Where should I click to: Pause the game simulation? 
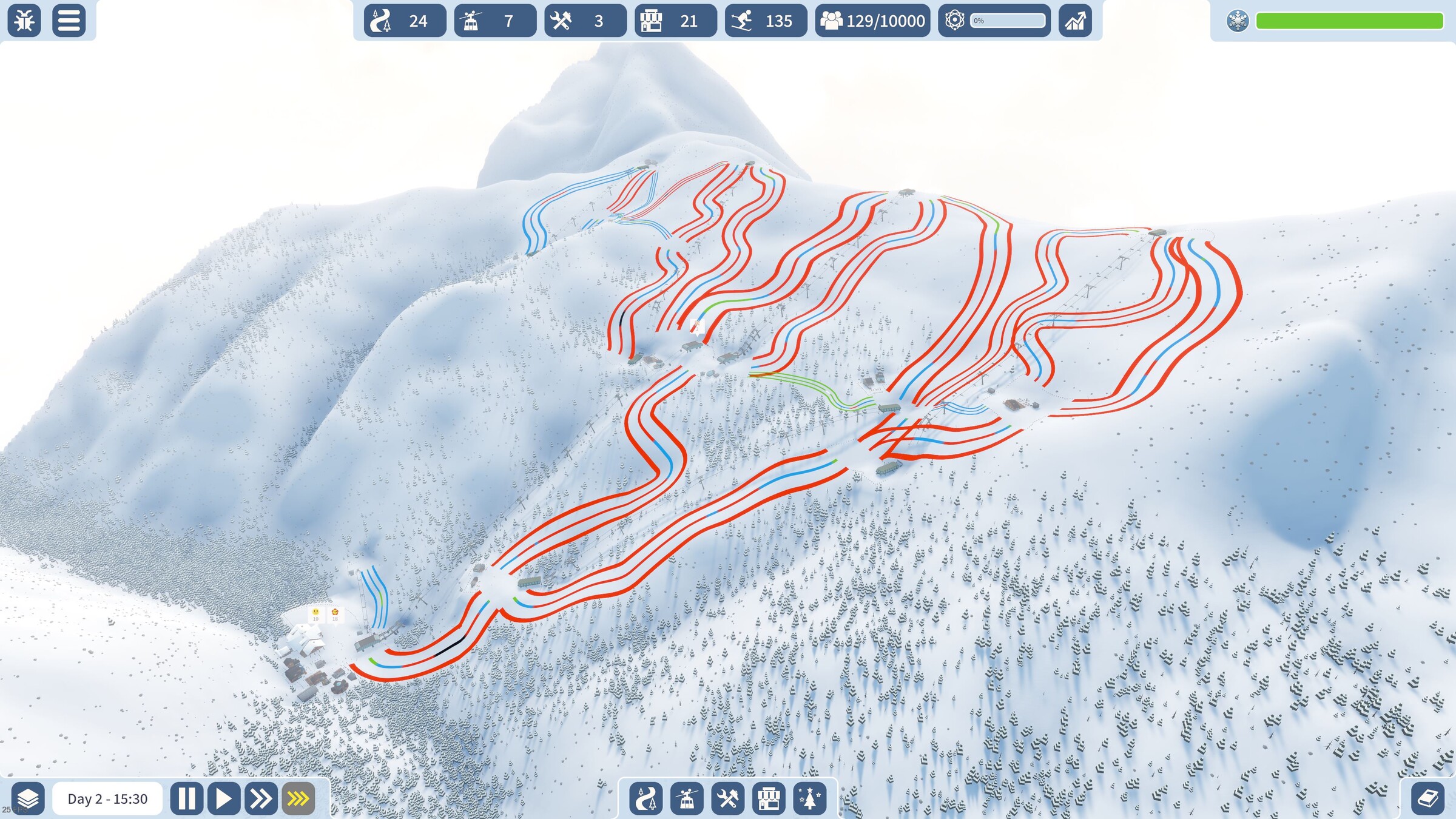[186, 798]
